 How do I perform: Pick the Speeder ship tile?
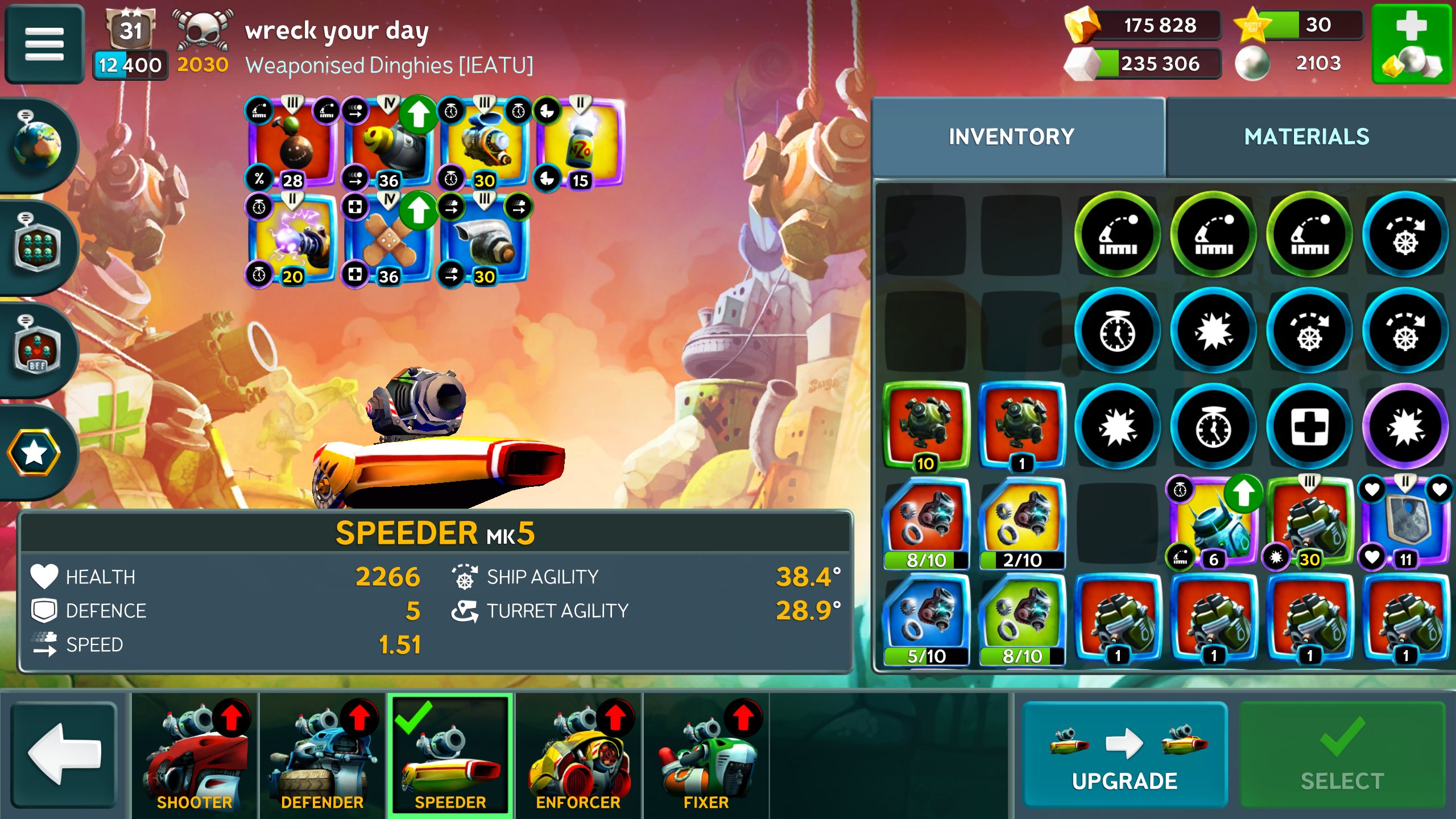click(x=450, y=755)
